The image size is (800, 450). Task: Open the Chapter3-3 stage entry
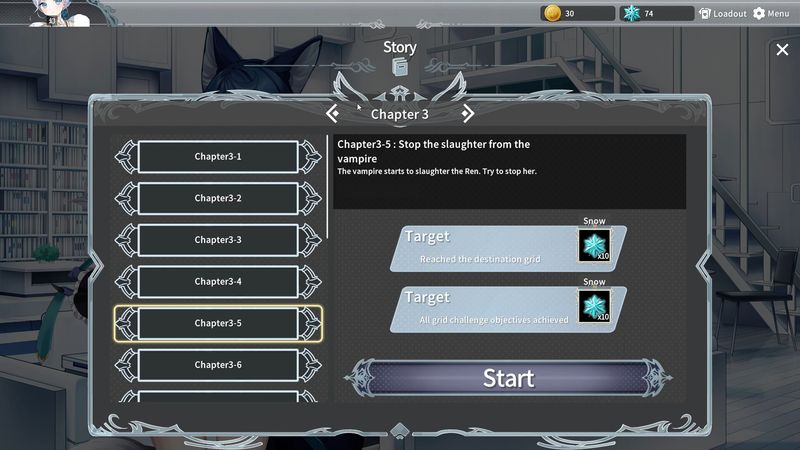(x=218, y=240)
